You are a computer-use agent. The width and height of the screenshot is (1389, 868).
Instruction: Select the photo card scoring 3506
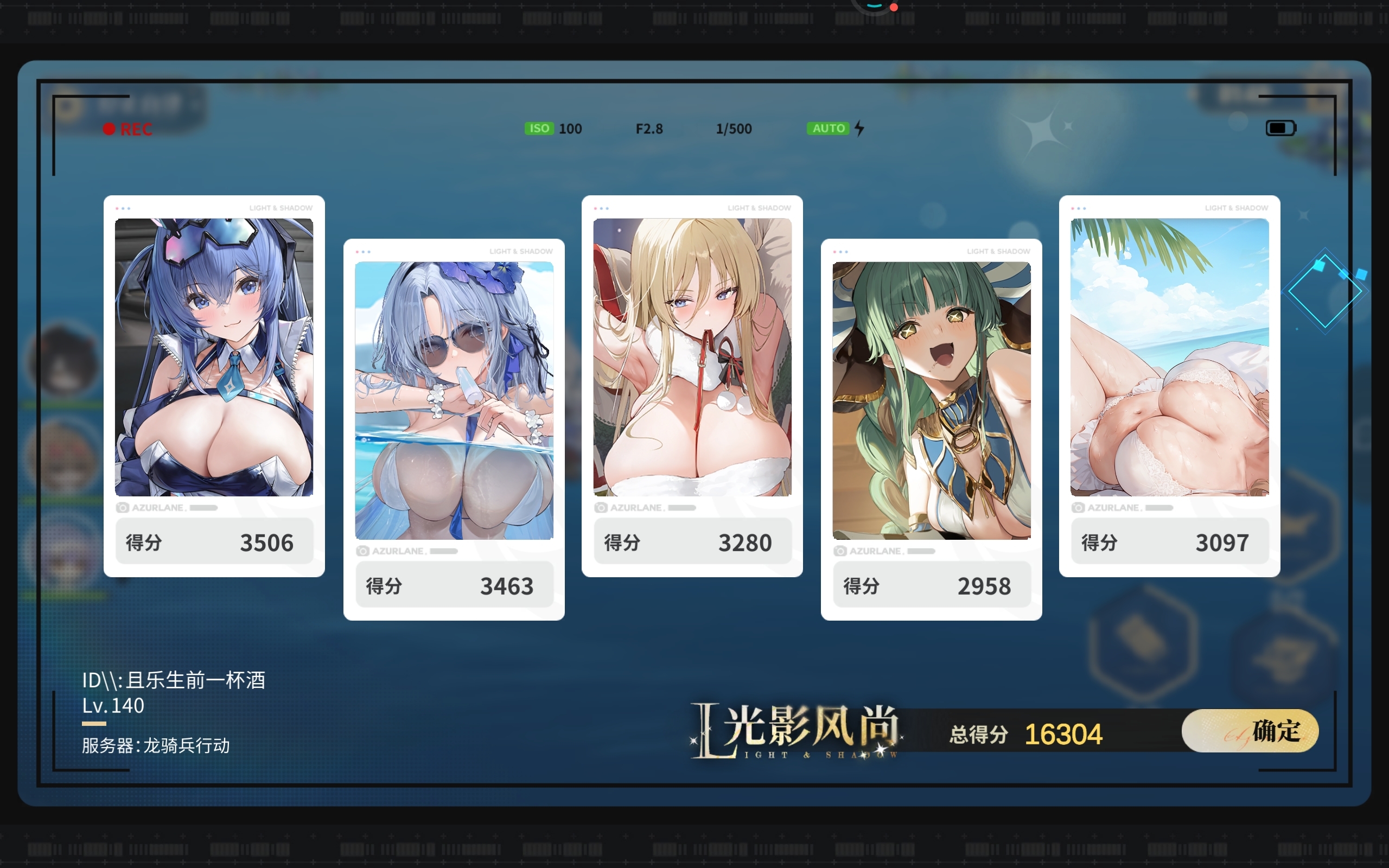point(214,357)
